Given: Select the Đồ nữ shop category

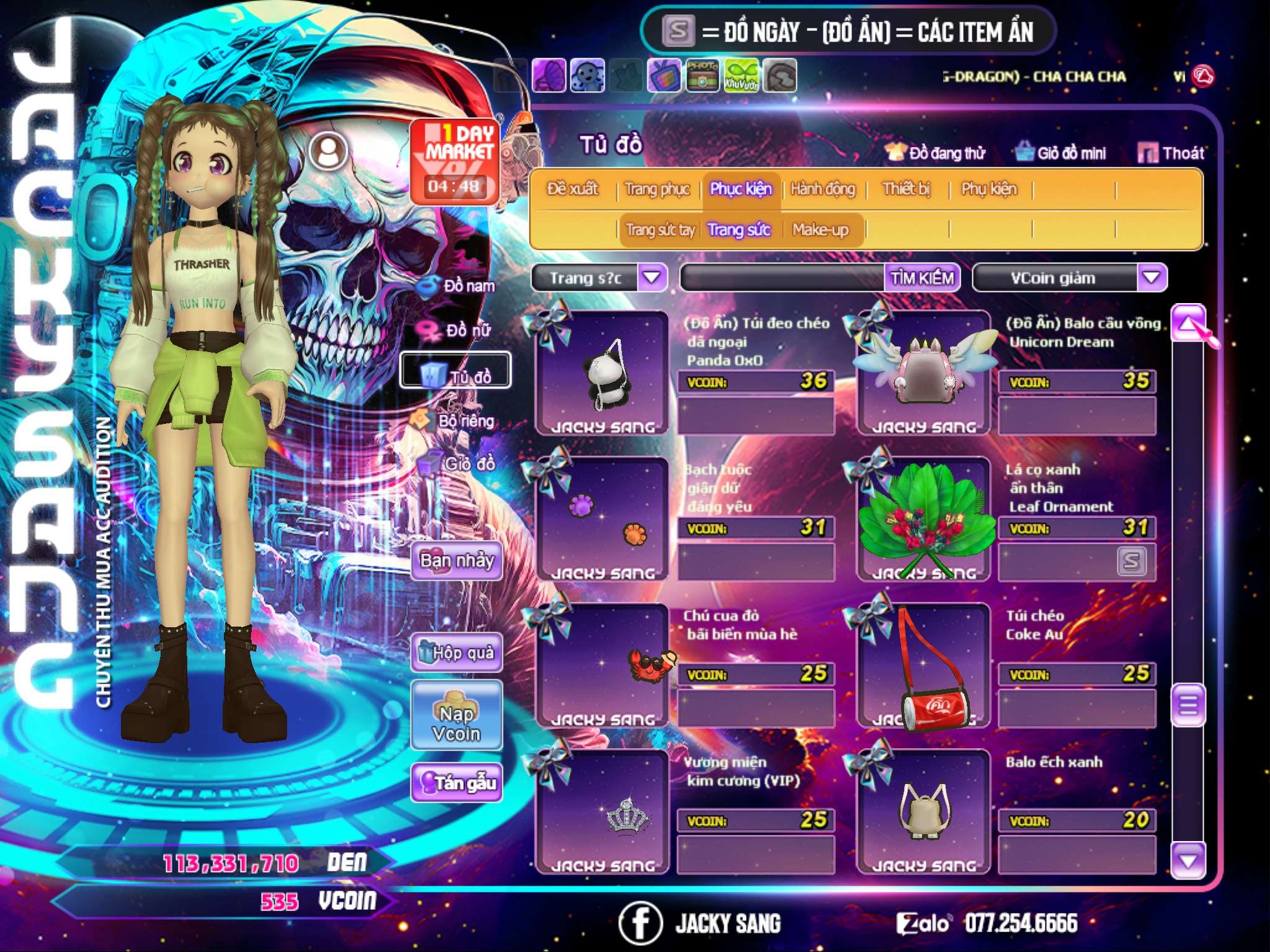Looking at the screenshot, I should (x=459, y=330).
